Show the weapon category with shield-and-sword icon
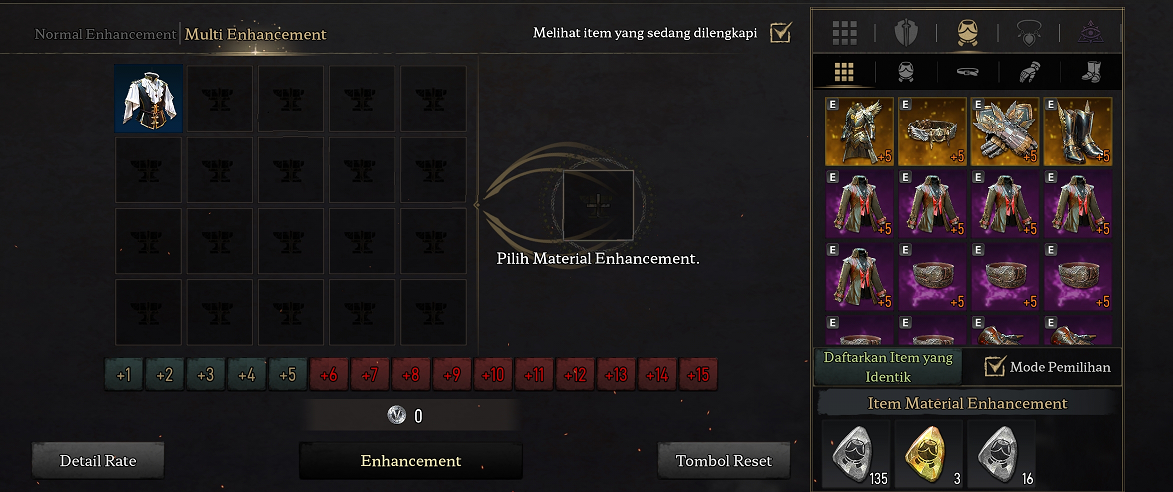1173x492 pixels. 906,33
